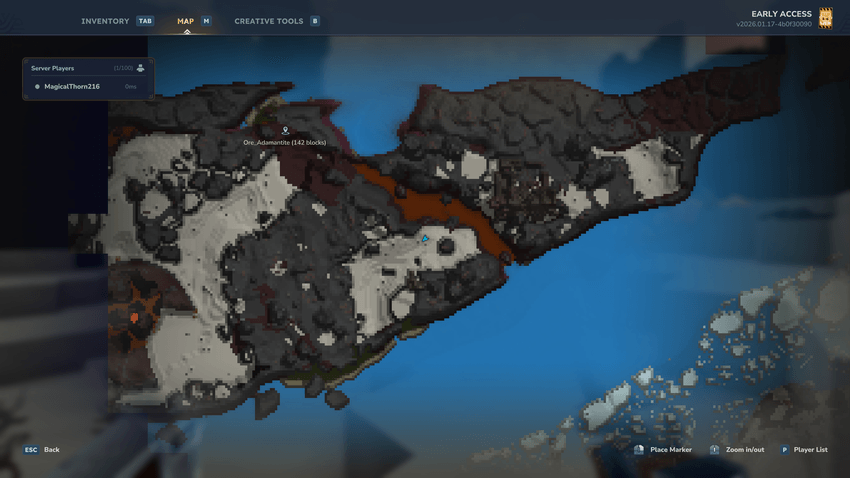This screenshot has width=850, height=478.
Task: Click the Ore_Adamantite map marker
Action: pyautogui.click(x=285, y=131)
